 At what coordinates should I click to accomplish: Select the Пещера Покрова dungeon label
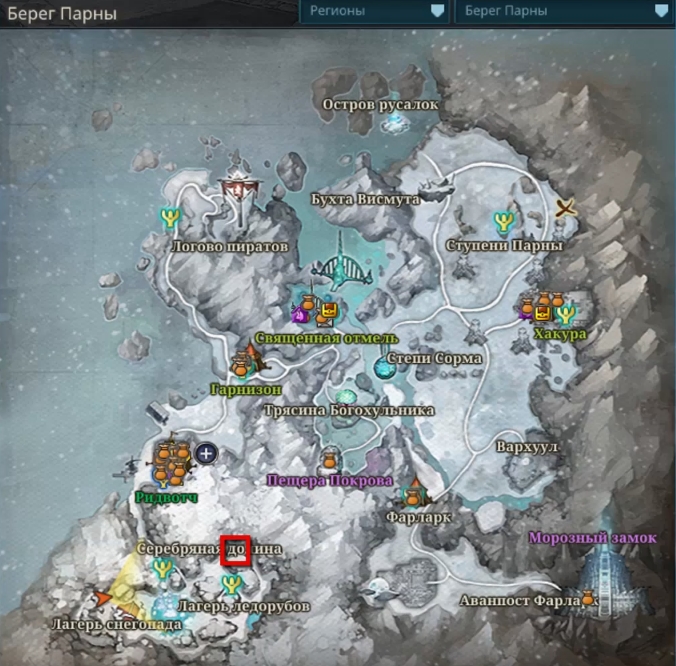(x=328, y=480)
